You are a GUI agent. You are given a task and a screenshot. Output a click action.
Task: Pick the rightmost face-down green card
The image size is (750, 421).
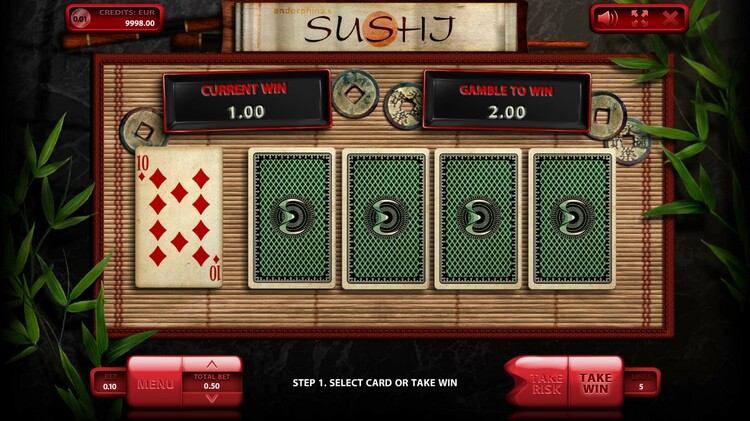[x=572, y=218]
